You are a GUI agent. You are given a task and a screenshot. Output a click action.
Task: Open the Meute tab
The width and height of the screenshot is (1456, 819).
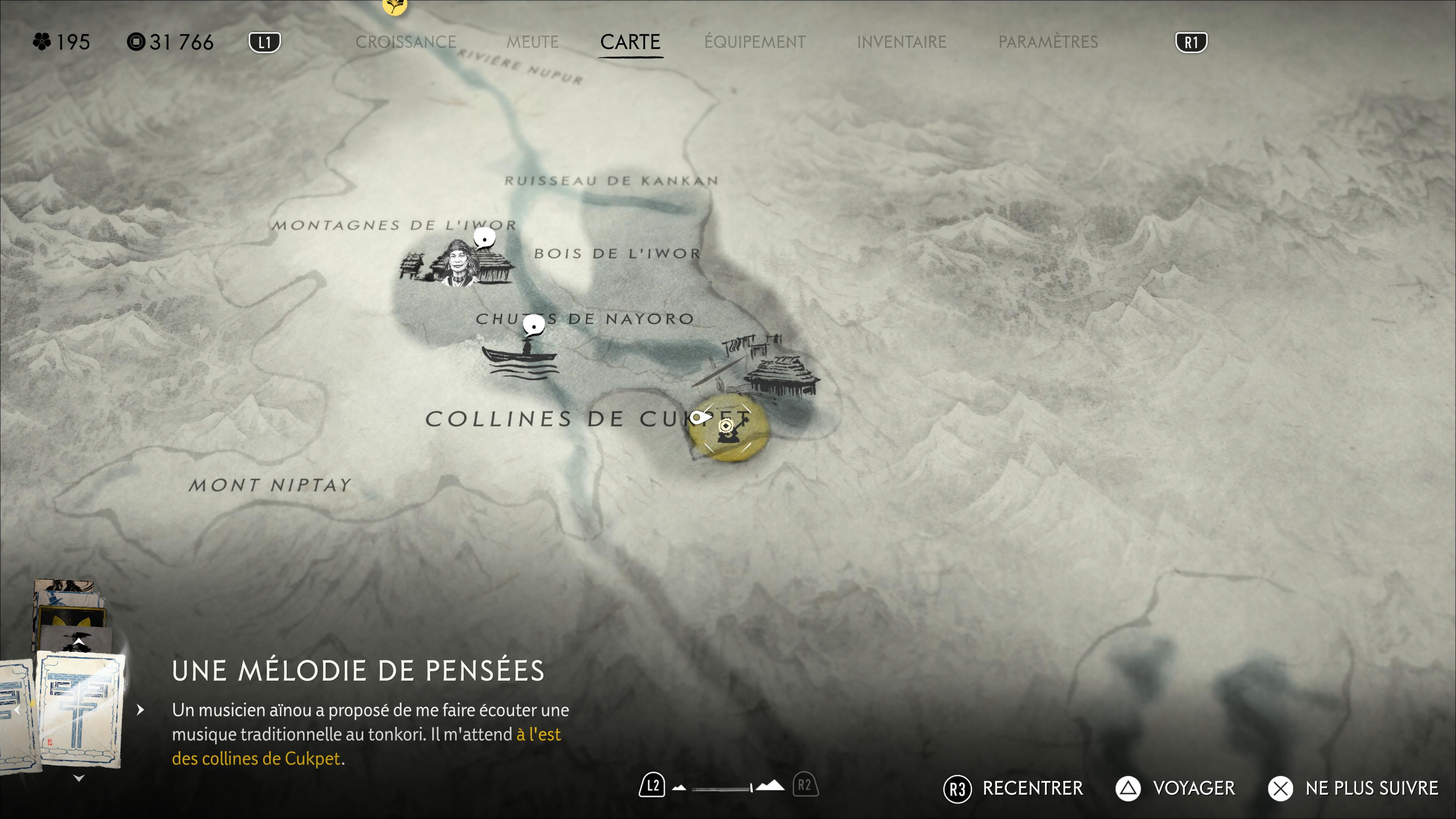pos(532,42)
